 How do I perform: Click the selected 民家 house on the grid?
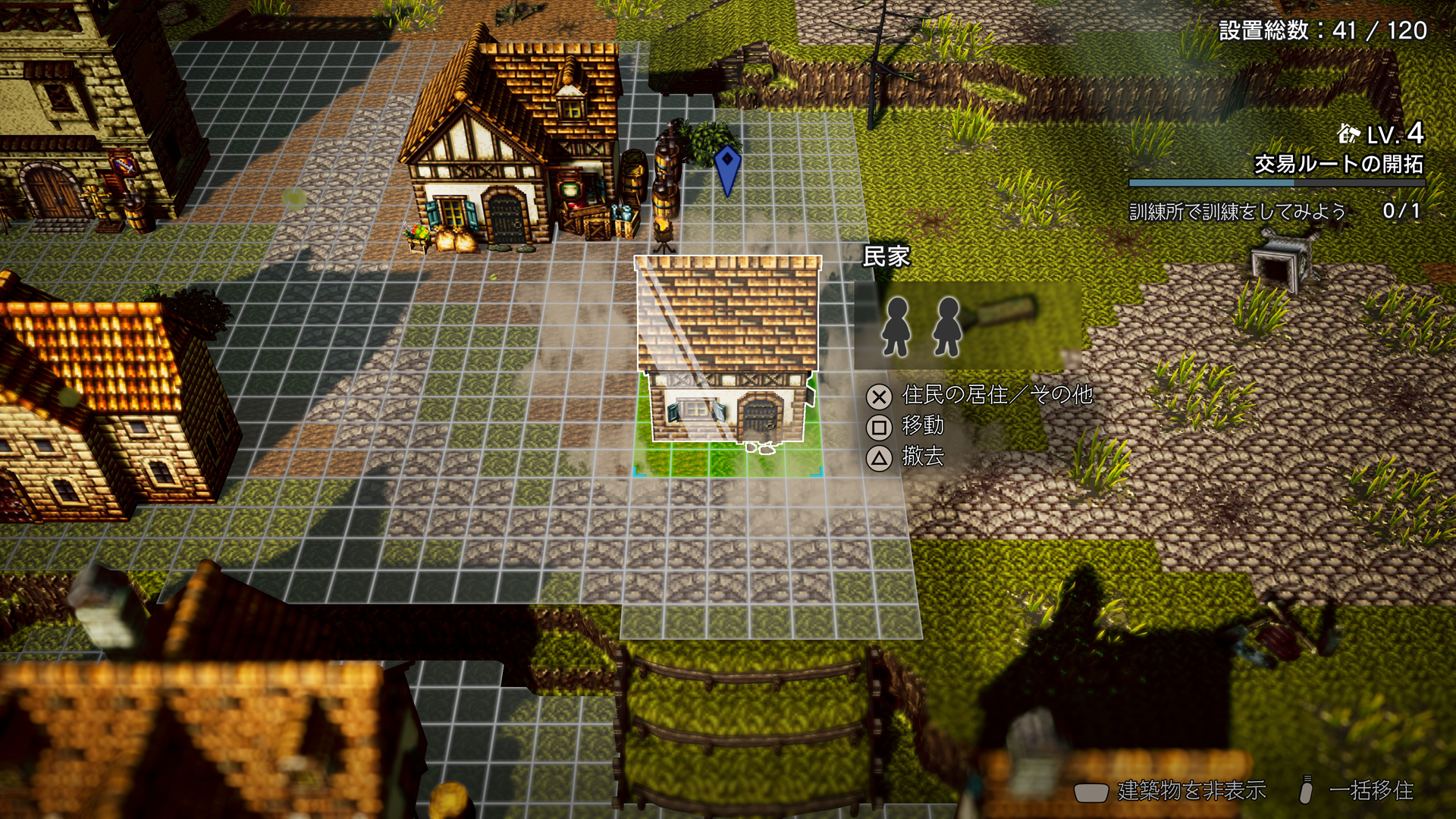pos(728,356)
